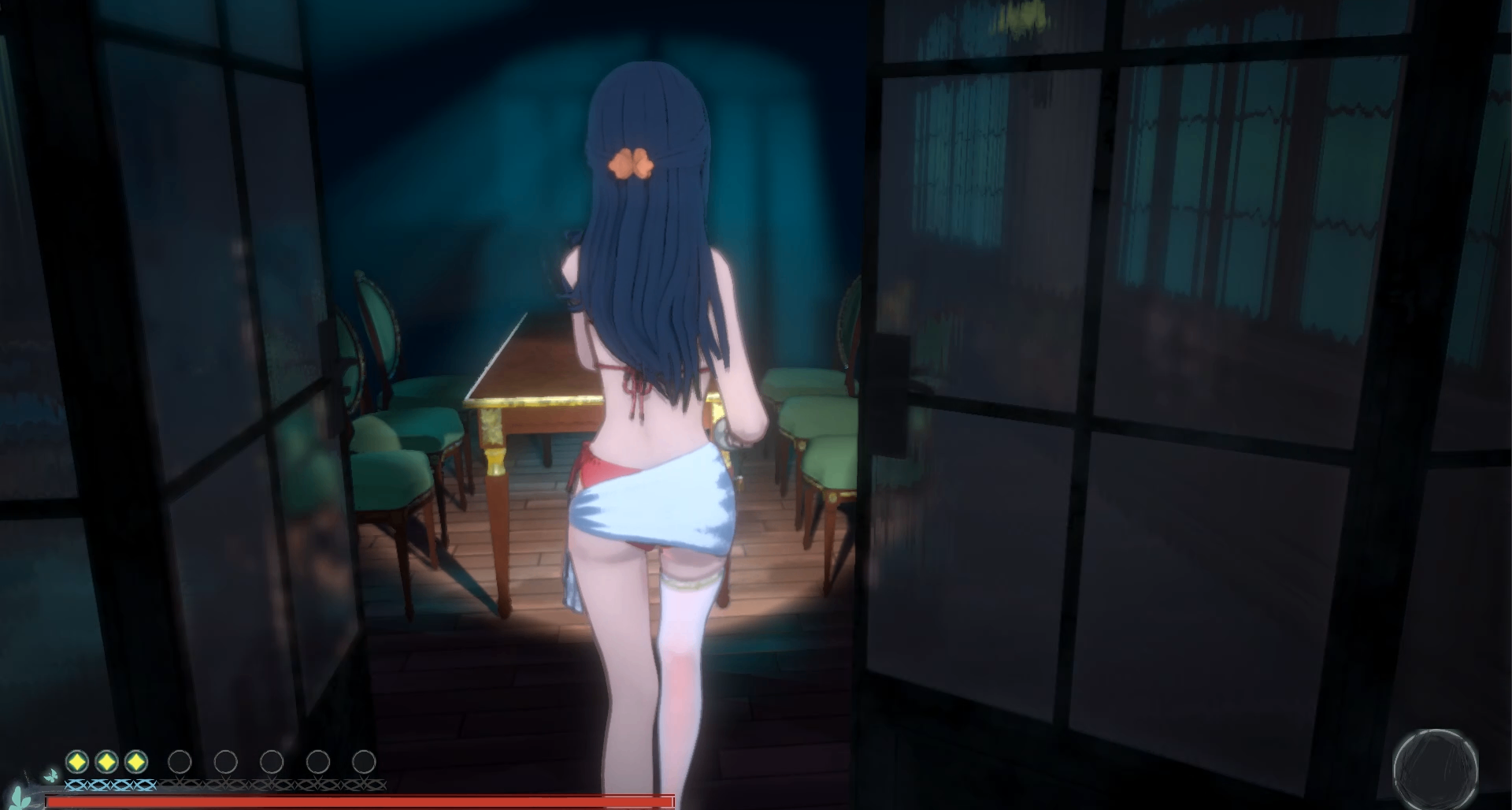Screen dimensions: 1512x810
Task: Click the second empty circular skill slot
Action: coord(227,761)
